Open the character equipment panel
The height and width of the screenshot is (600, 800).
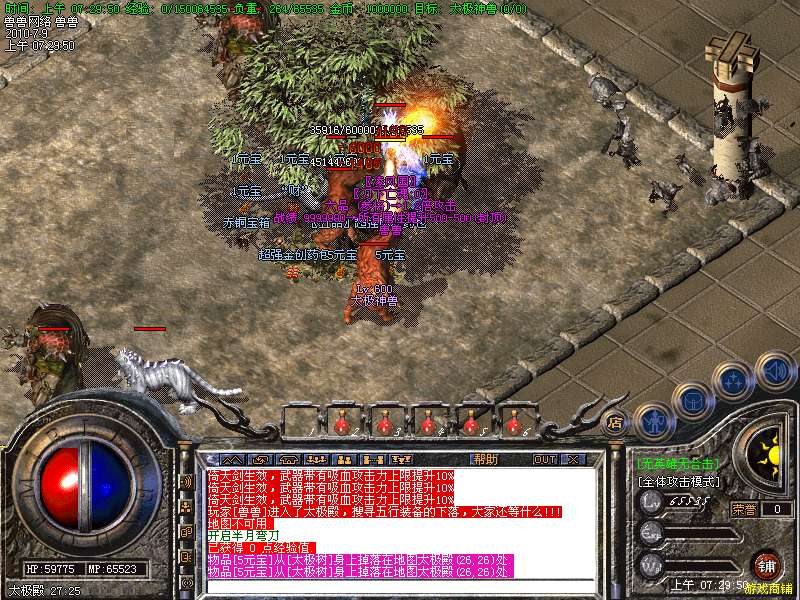point(654,420)
